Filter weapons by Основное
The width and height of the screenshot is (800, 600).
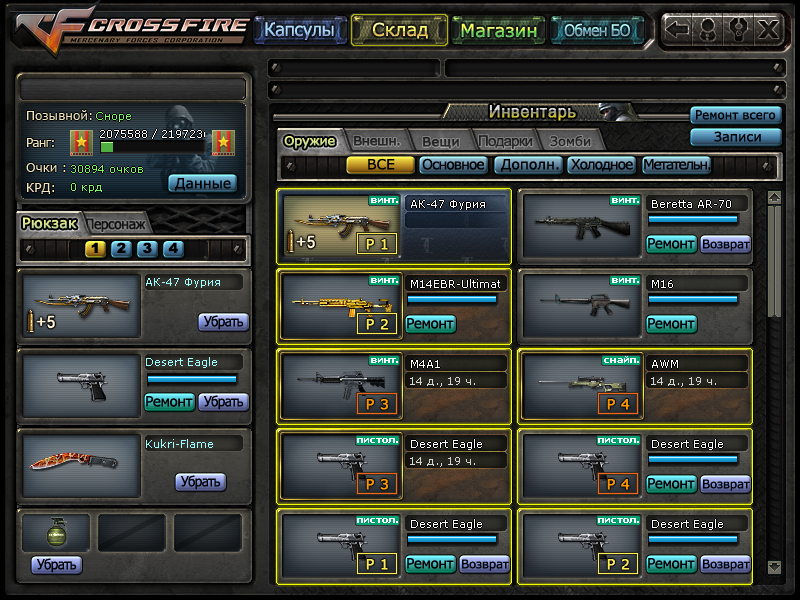point(453,165)
